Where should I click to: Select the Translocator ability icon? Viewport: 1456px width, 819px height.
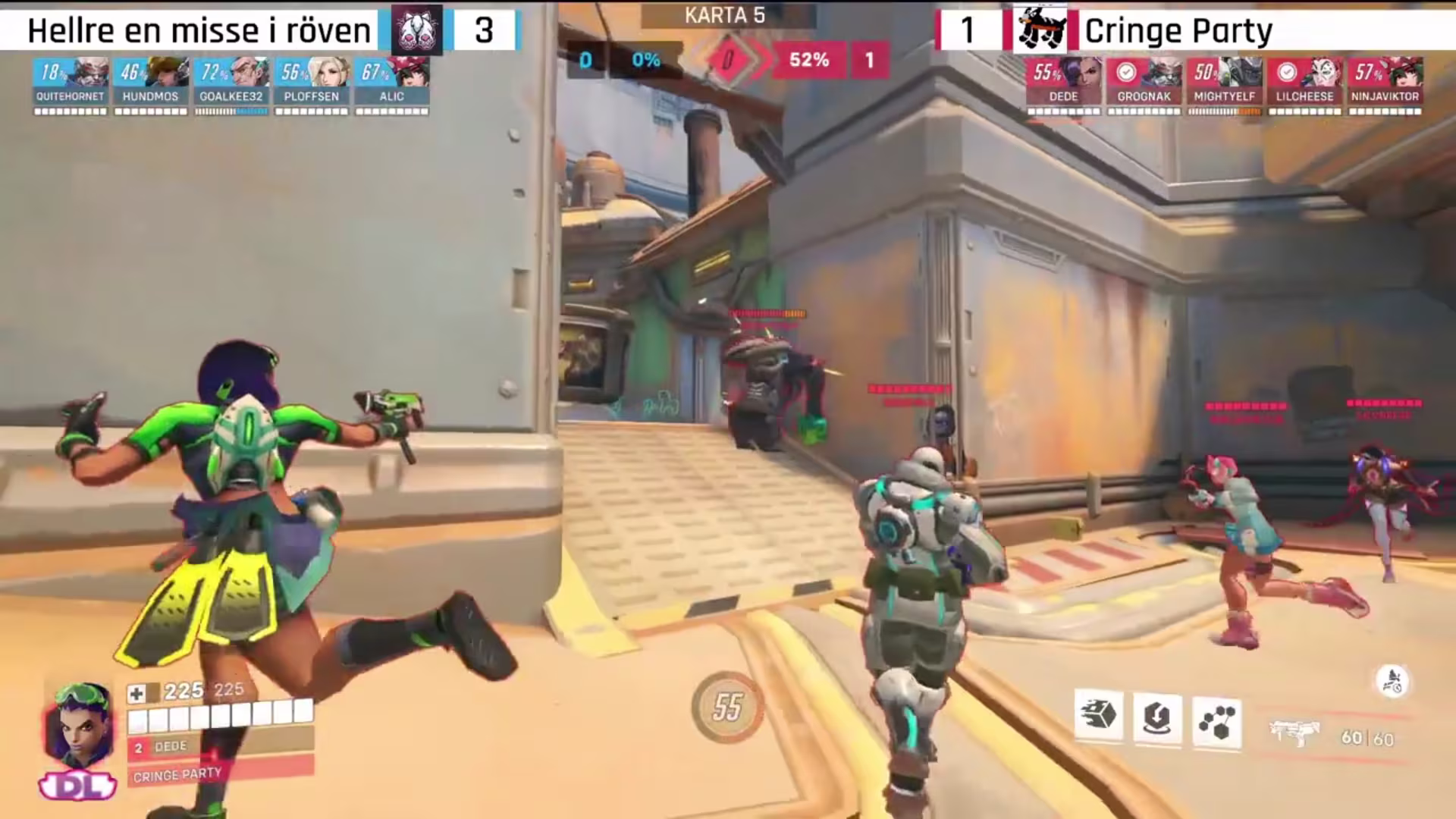pos(1156,719)
